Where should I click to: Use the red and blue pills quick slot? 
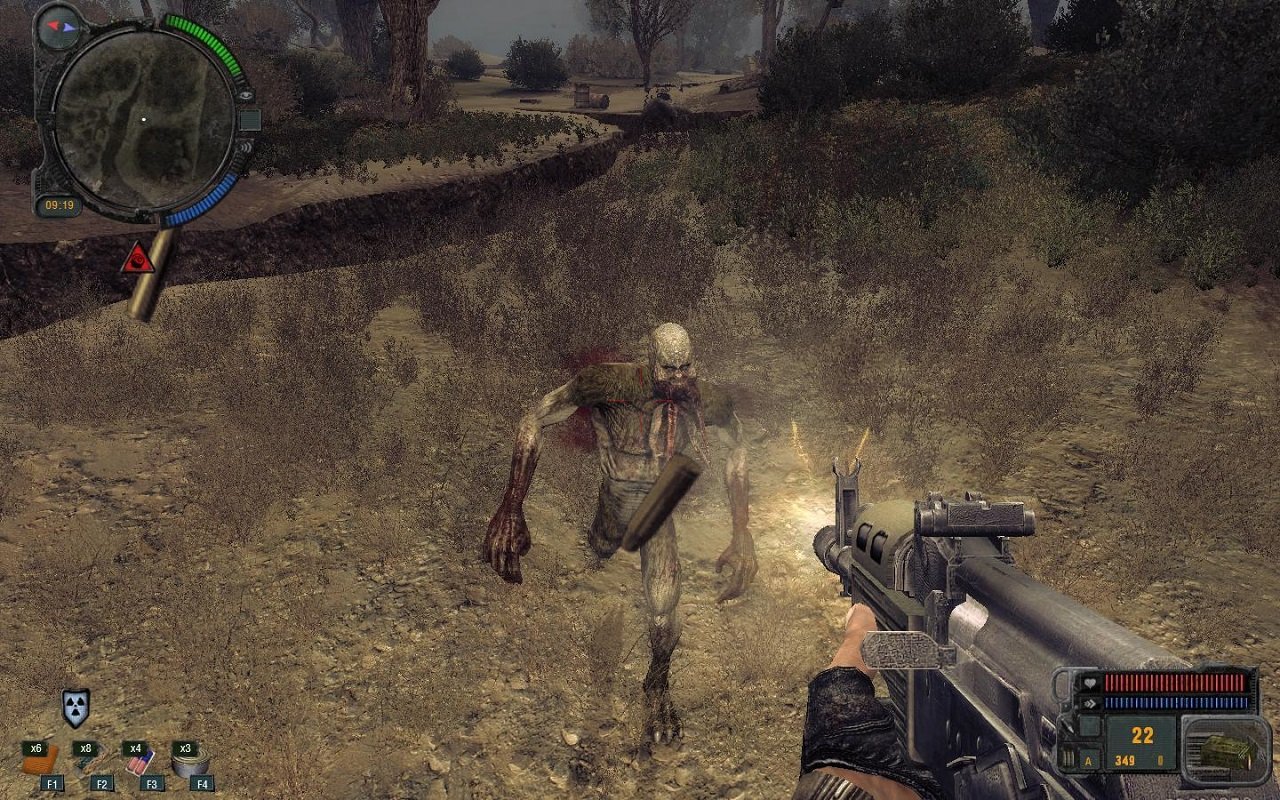pos(141,762)
